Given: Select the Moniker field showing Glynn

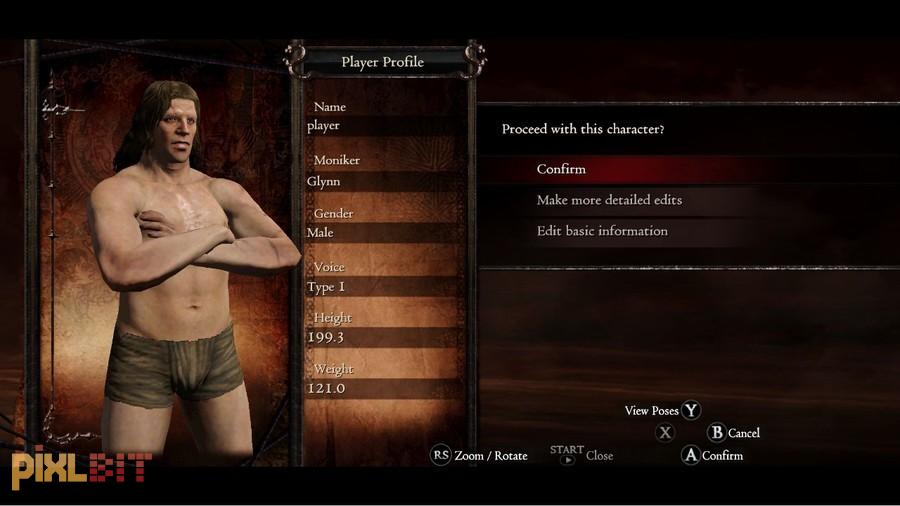Looking at the screenshot, I should pyautogui.click(x=380, y=181).
